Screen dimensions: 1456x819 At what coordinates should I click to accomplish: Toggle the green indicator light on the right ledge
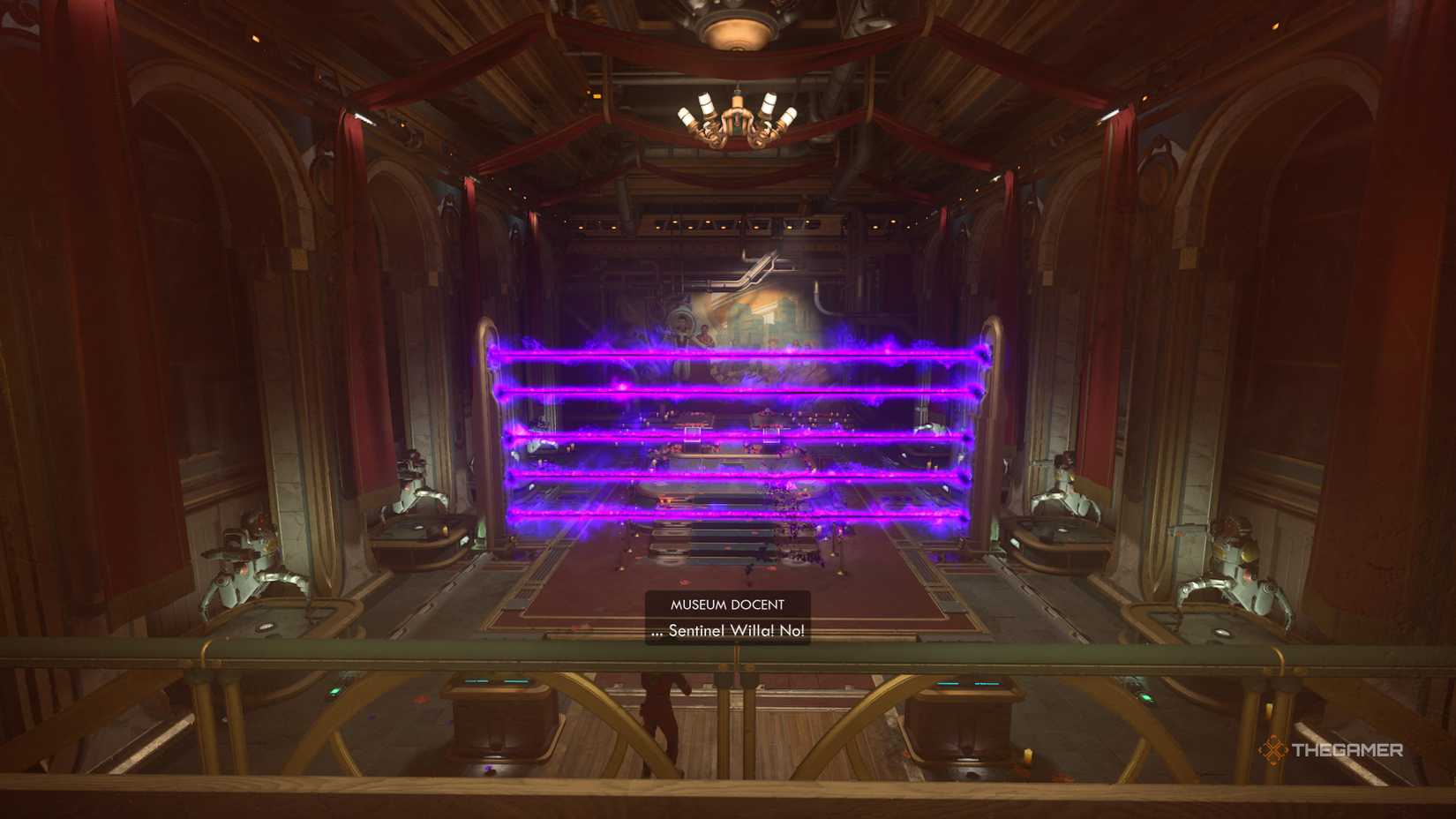1145,698
